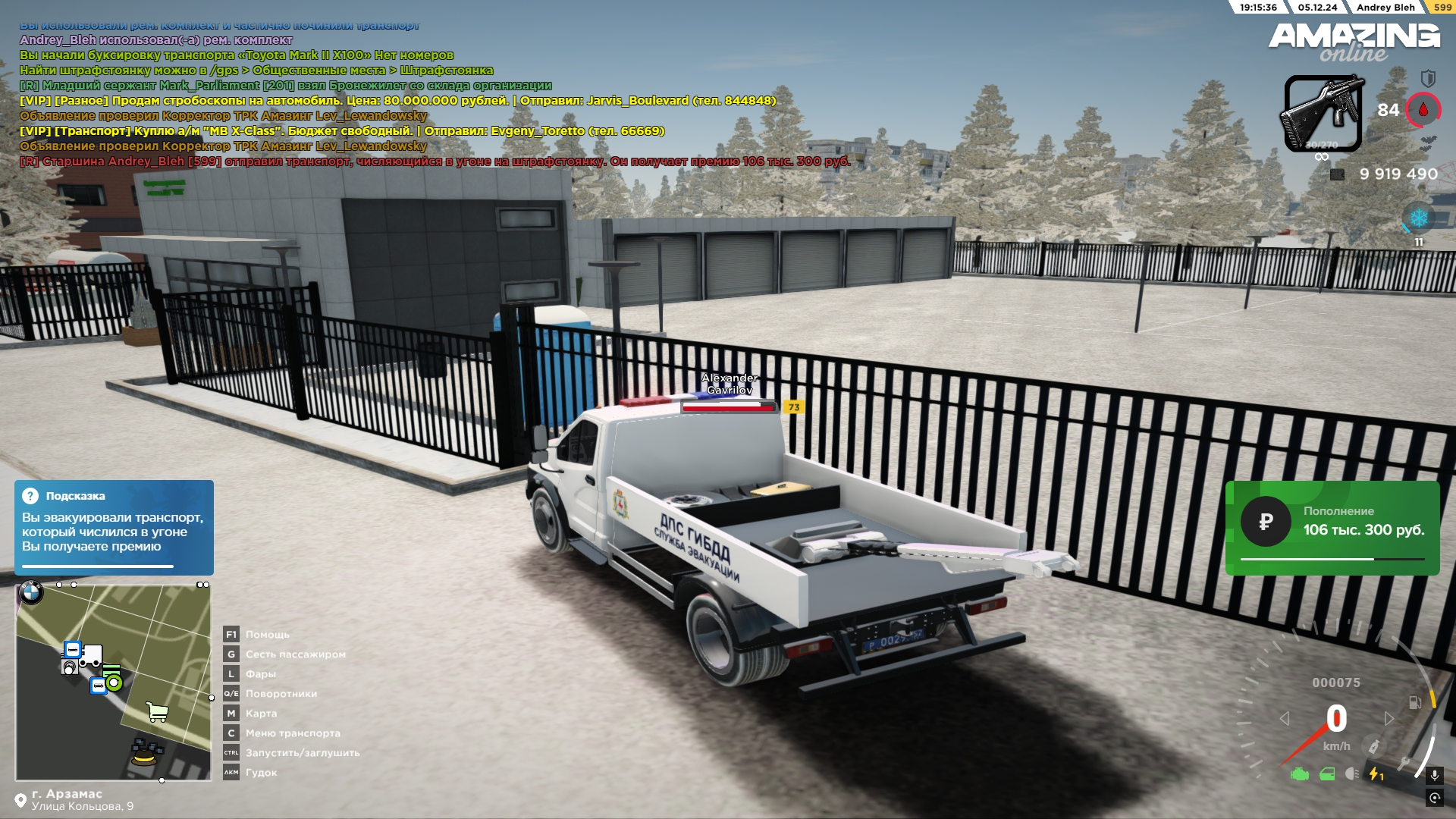
Task: Click the shopping cart marker on the minimap
Action: (x=157, y=711)
